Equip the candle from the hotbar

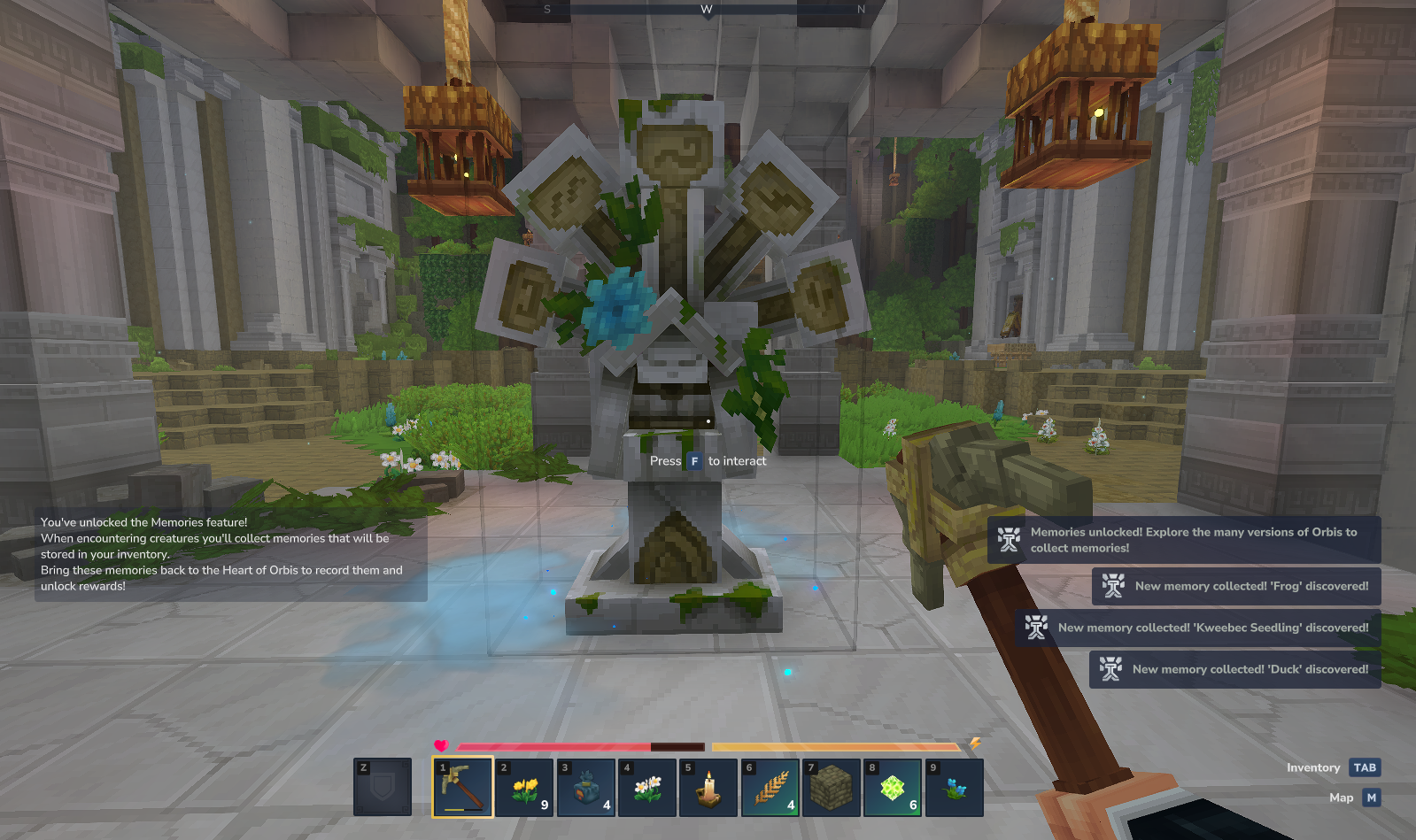pyautogui.click(x=708, y=787)
